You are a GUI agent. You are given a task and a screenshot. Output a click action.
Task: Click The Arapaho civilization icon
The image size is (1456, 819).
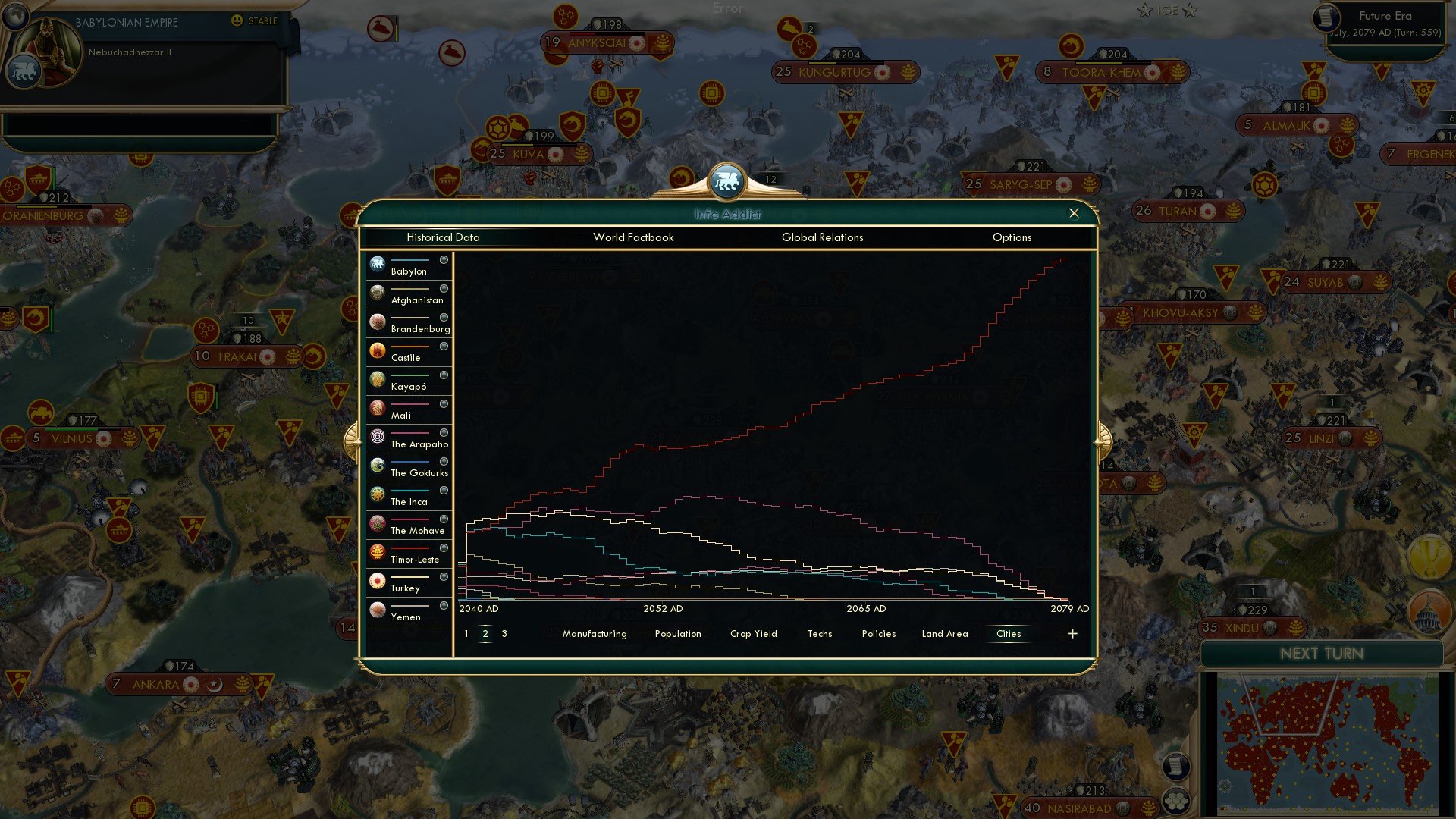pyautogui.click(x=377, y=436)
